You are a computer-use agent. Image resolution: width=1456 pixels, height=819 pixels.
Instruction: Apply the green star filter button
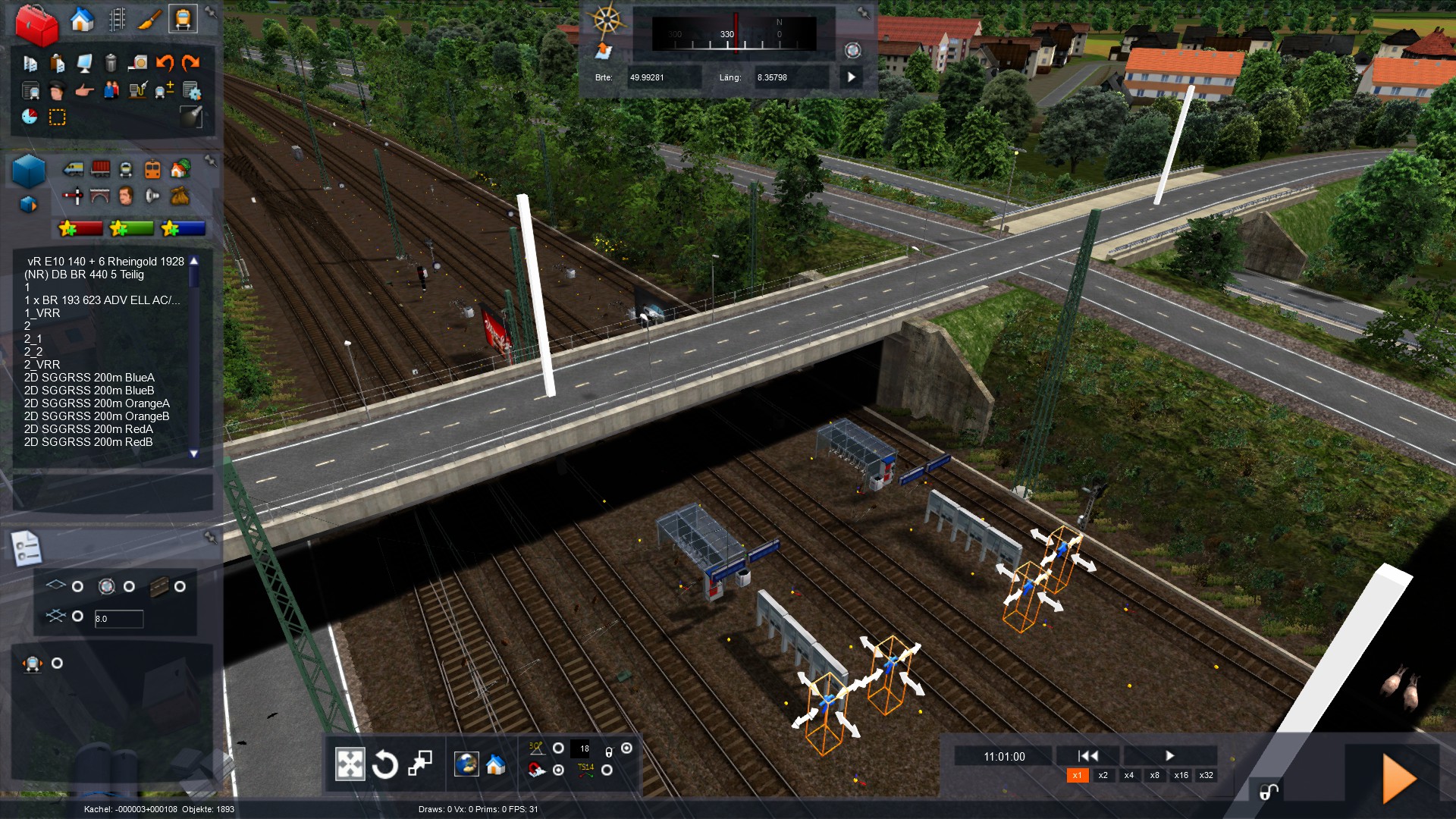tap(130, 228)
